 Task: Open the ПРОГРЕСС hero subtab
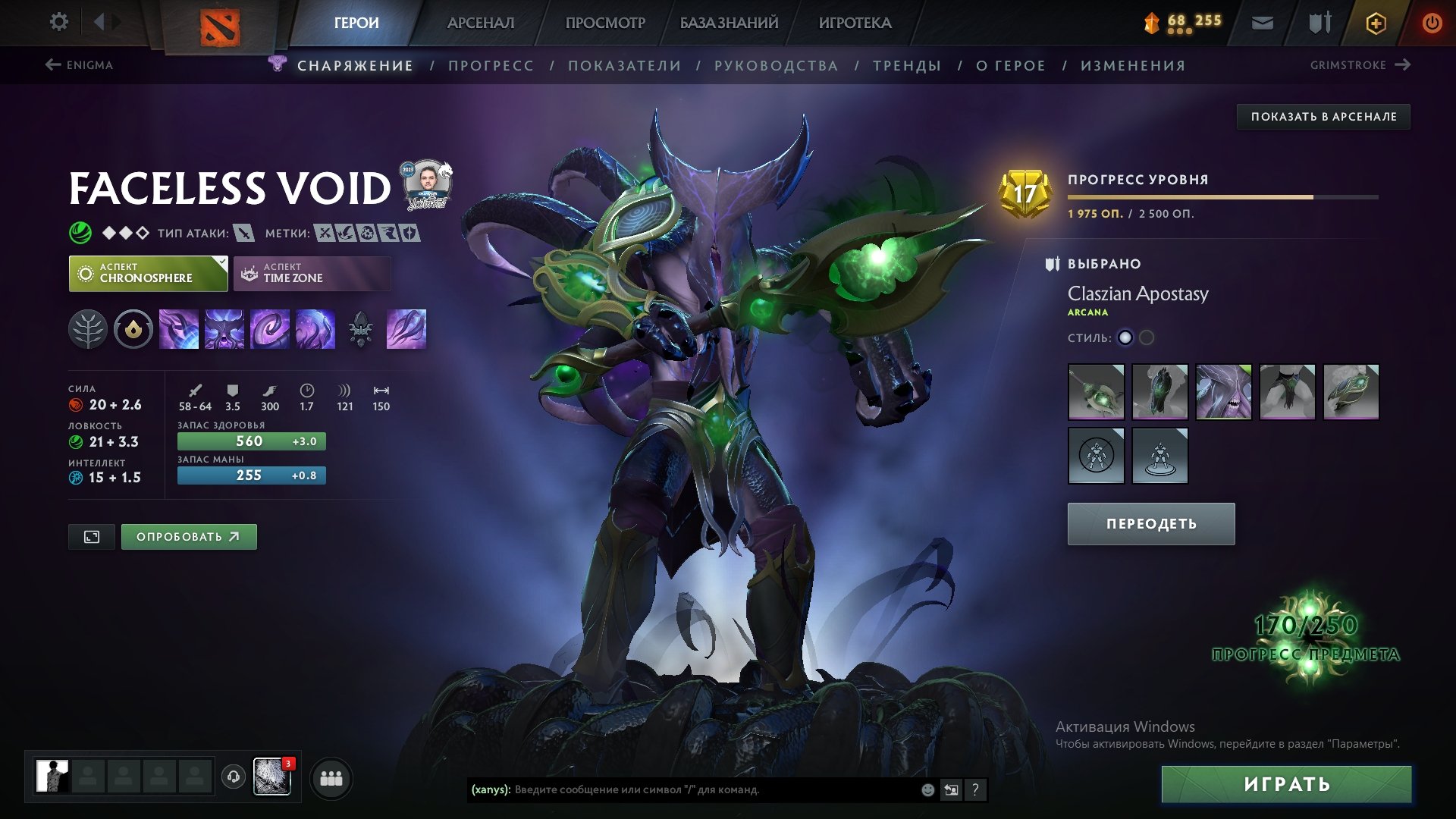tap(491, 65)
